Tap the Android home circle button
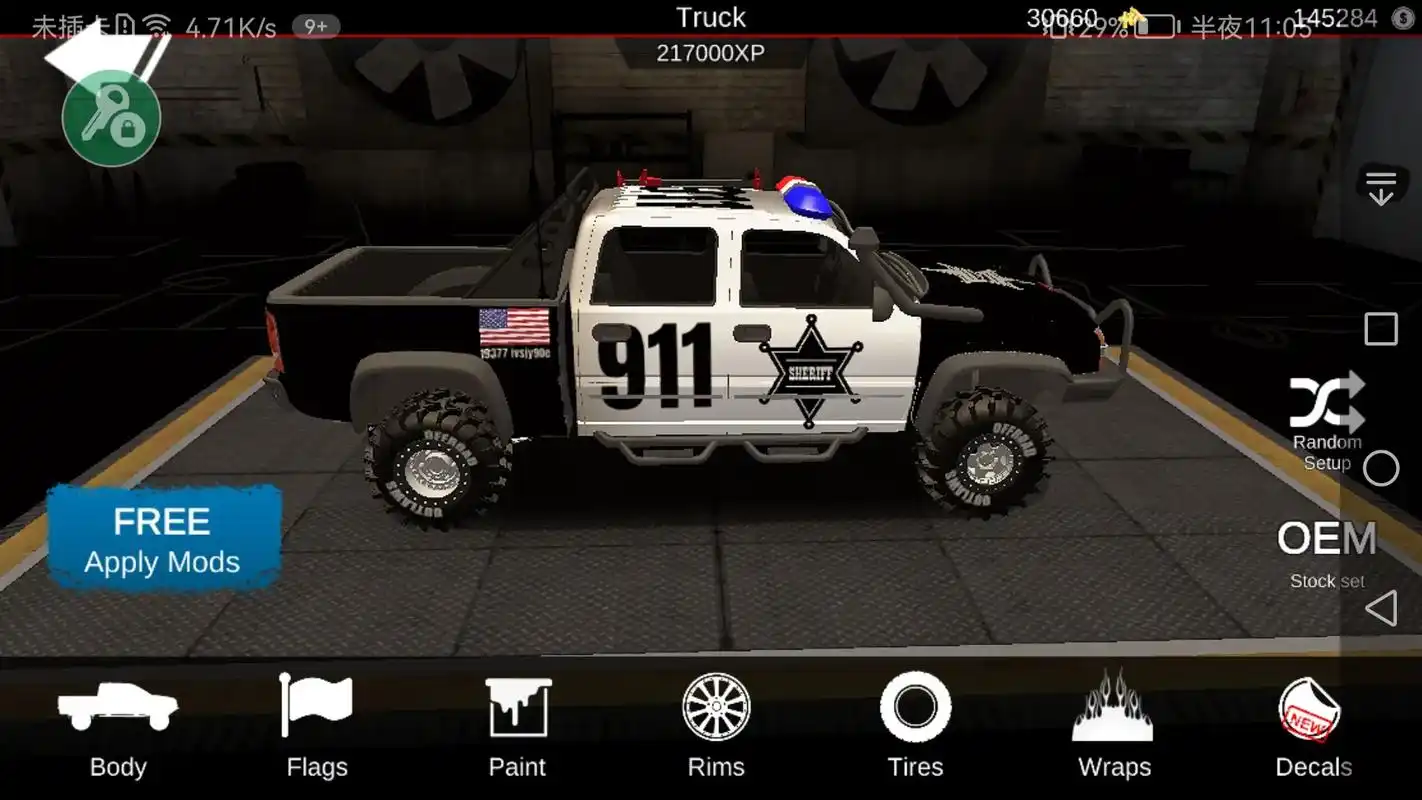This screenshot has height=800, width=1422. [1381, 468]
